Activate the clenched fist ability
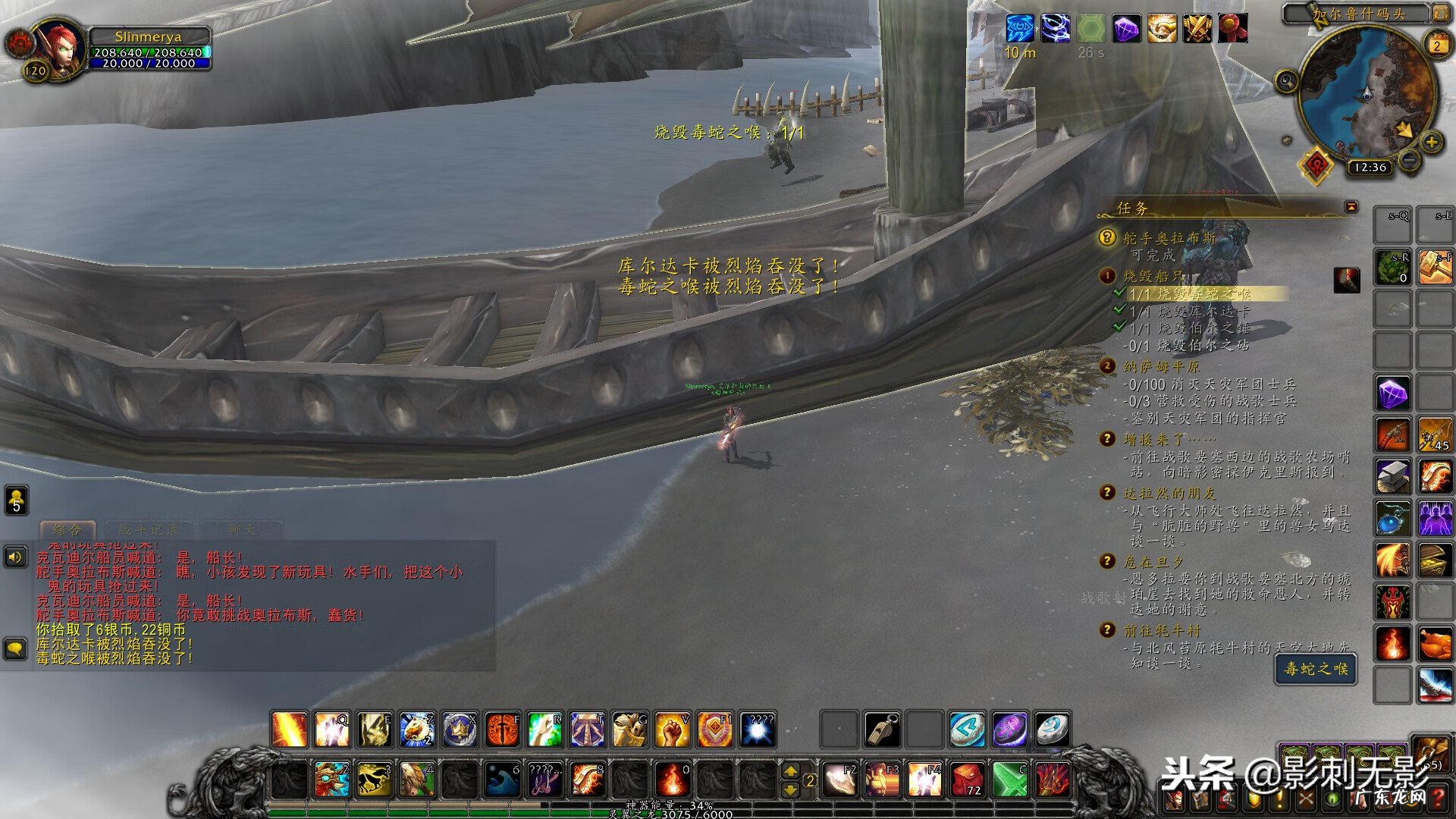The height and width of the screenshot is (819, 1456). pyautogui.click(x=672, y=730)
